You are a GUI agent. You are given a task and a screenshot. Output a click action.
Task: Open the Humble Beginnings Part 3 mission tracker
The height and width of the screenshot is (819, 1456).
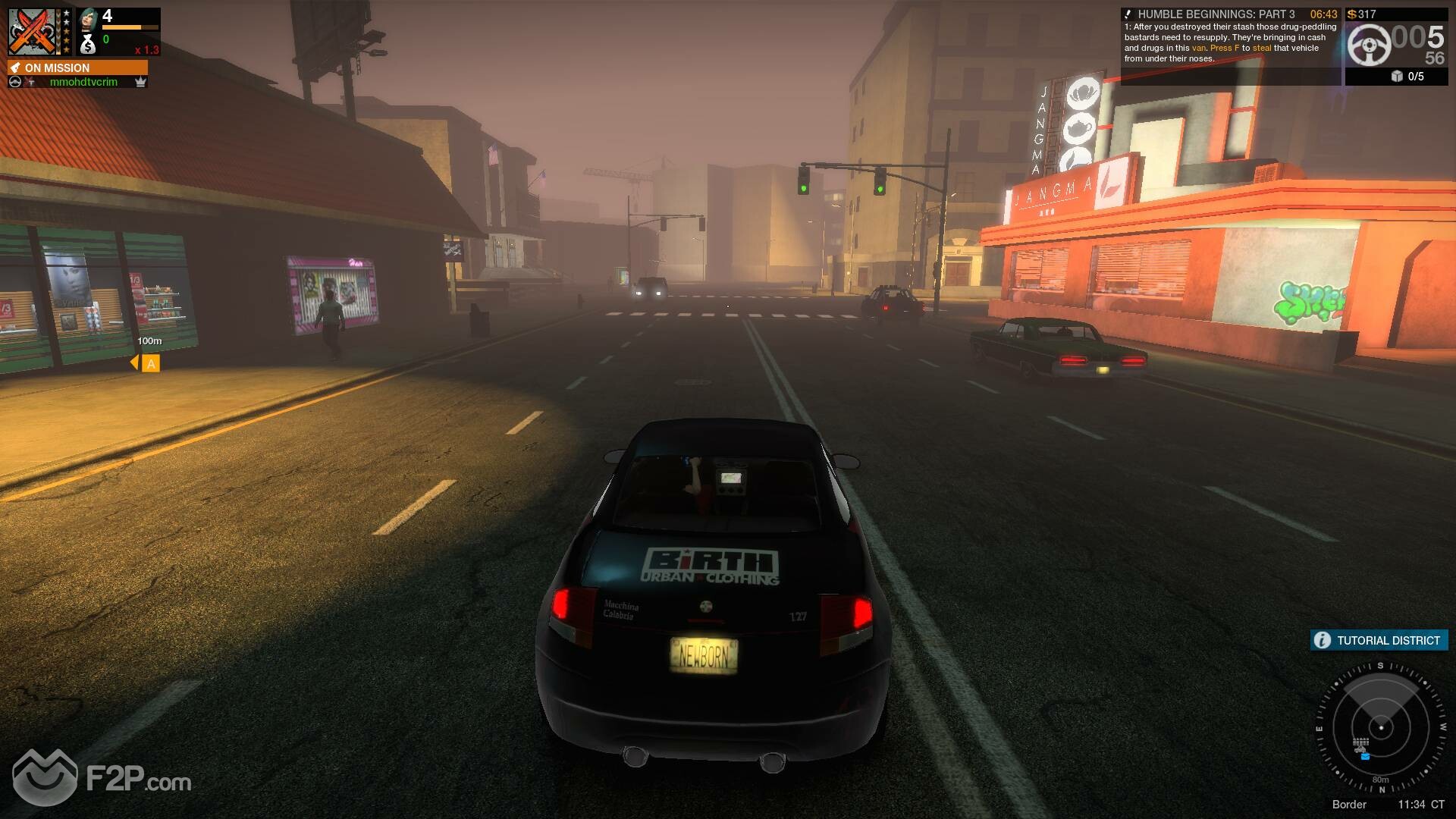[1229, 36]
